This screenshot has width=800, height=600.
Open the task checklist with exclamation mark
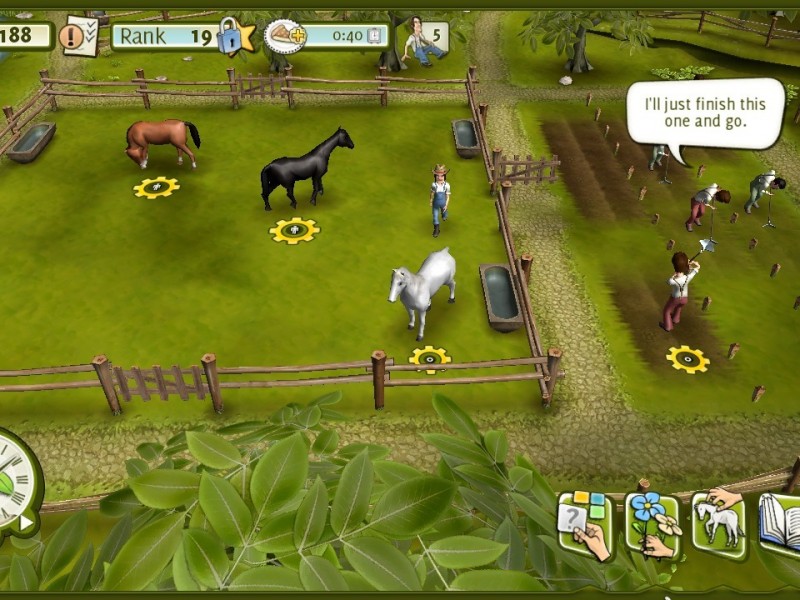[x=77, y=37]
